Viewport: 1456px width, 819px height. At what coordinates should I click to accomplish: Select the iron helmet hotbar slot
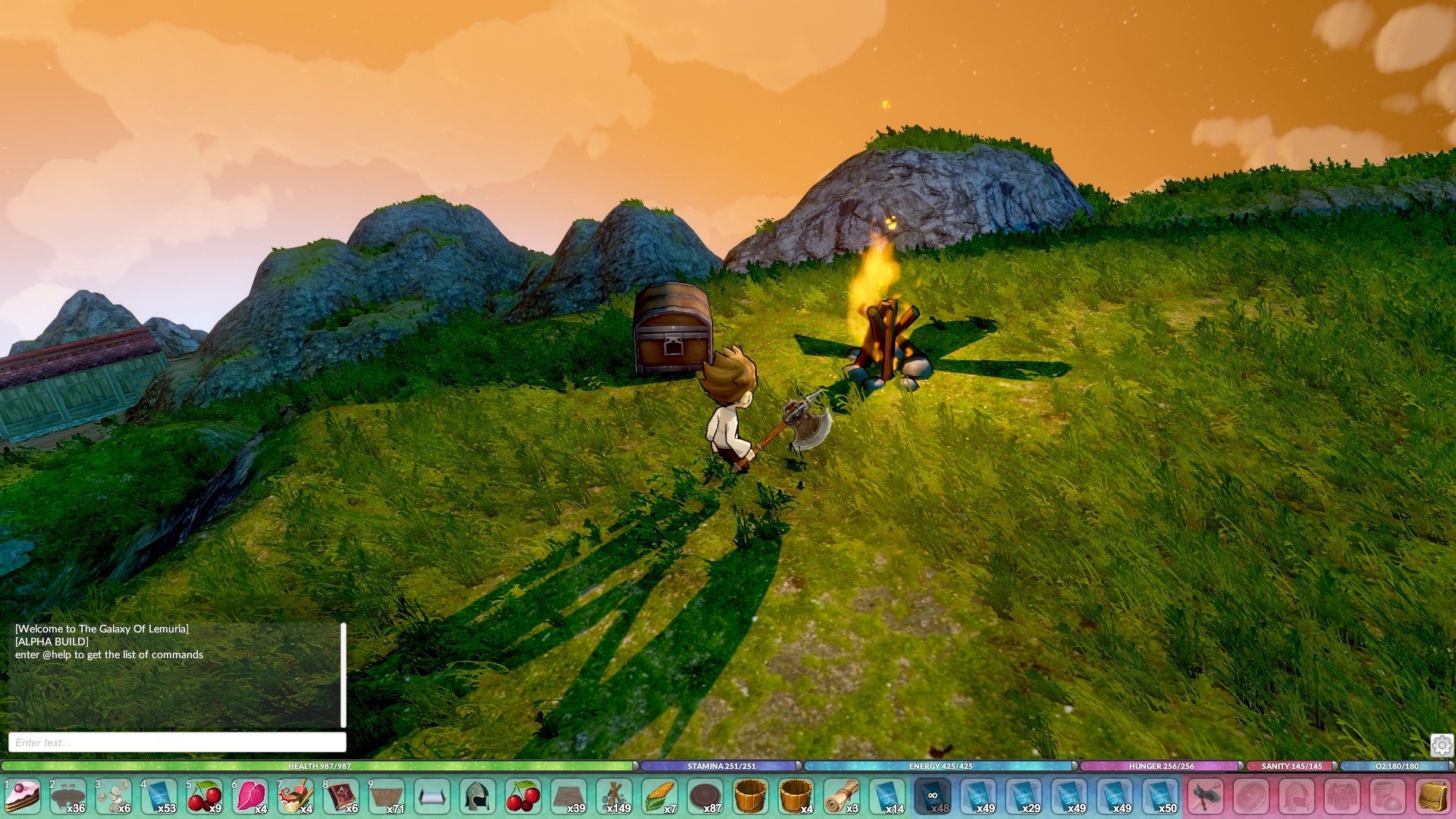478,797
